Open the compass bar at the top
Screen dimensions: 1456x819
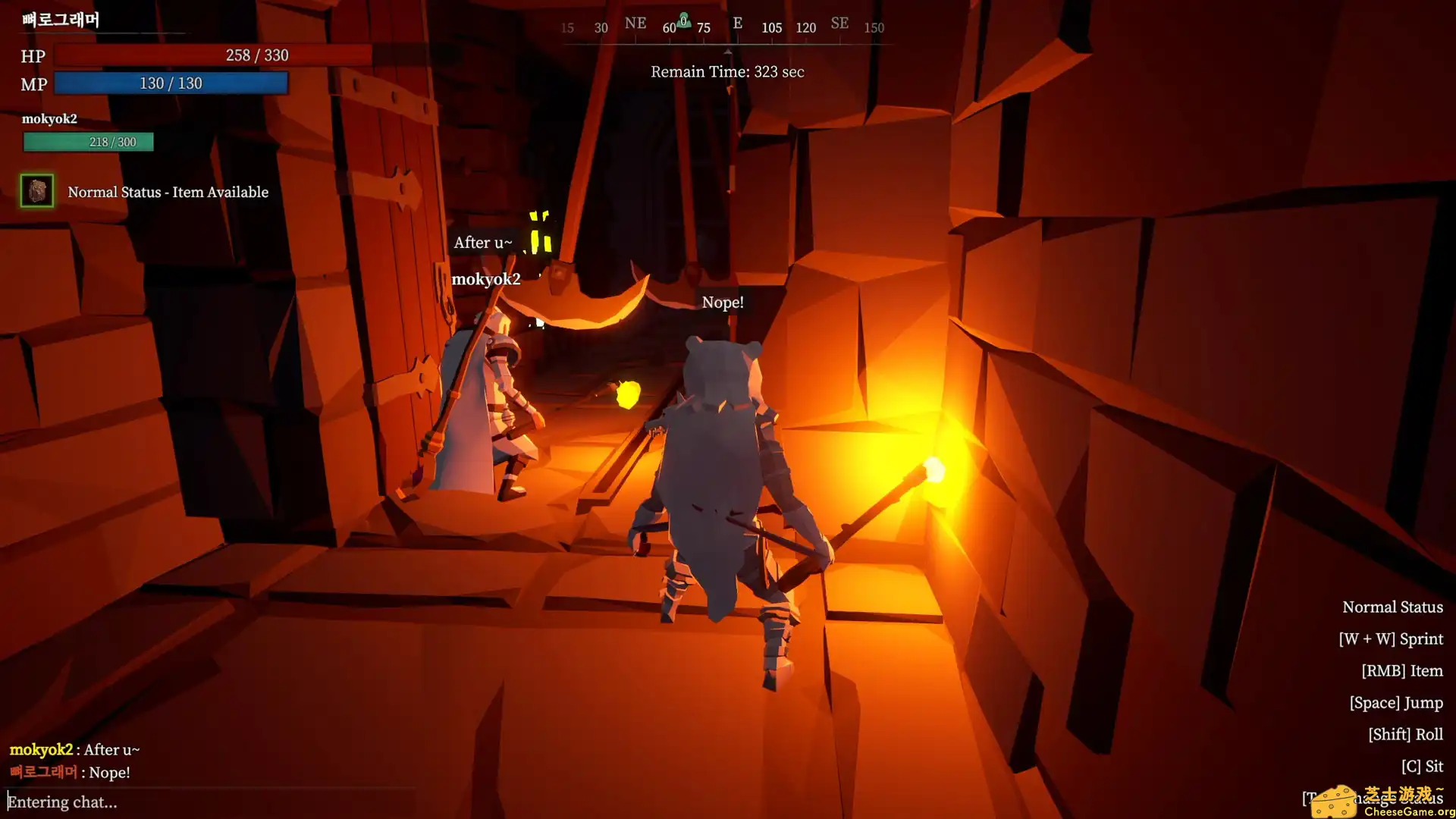720,25
